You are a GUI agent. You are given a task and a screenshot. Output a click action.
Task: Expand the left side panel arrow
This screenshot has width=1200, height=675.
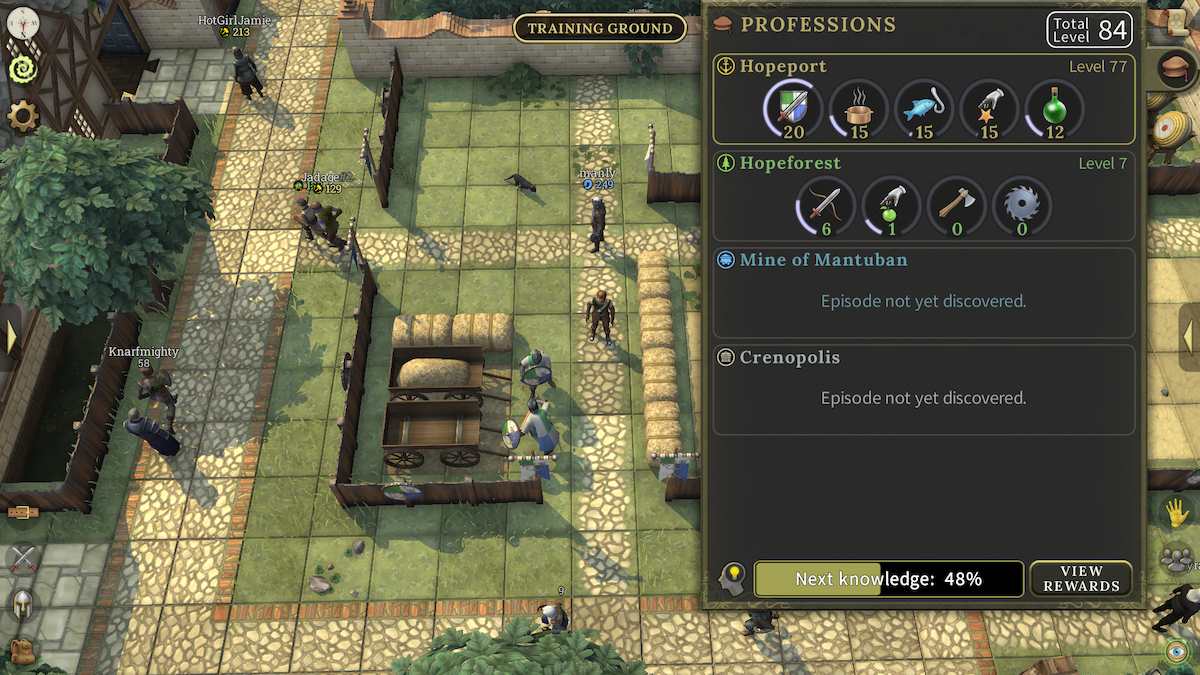pos(11,336)
